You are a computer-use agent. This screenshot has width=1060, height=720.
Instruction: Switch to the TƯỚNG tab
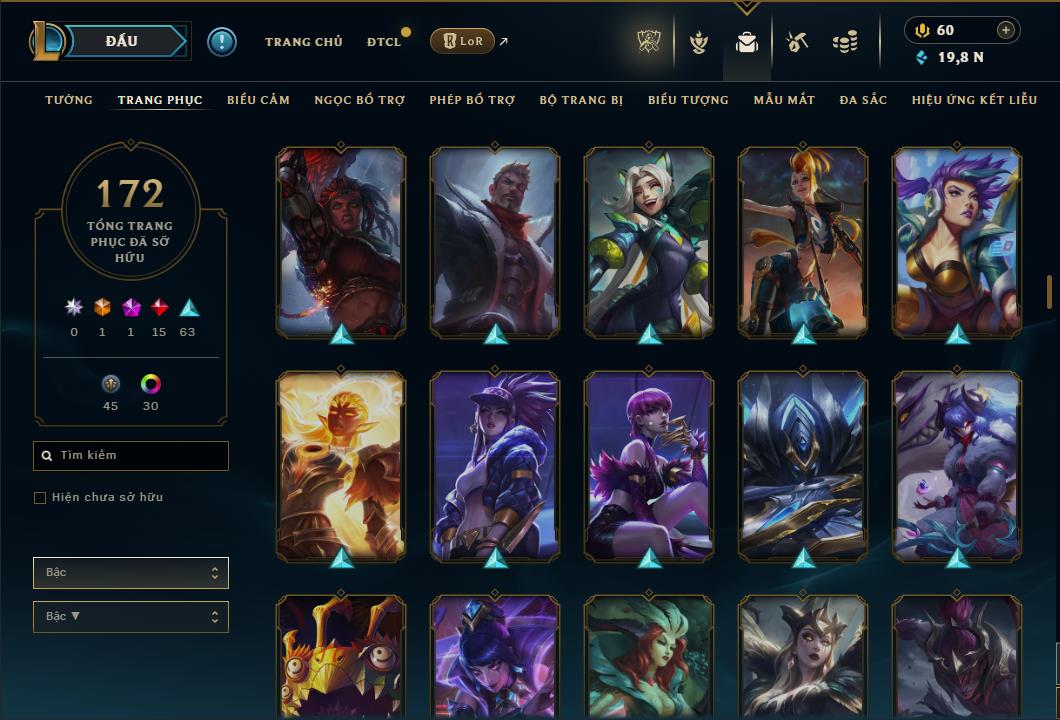[69, 100]
